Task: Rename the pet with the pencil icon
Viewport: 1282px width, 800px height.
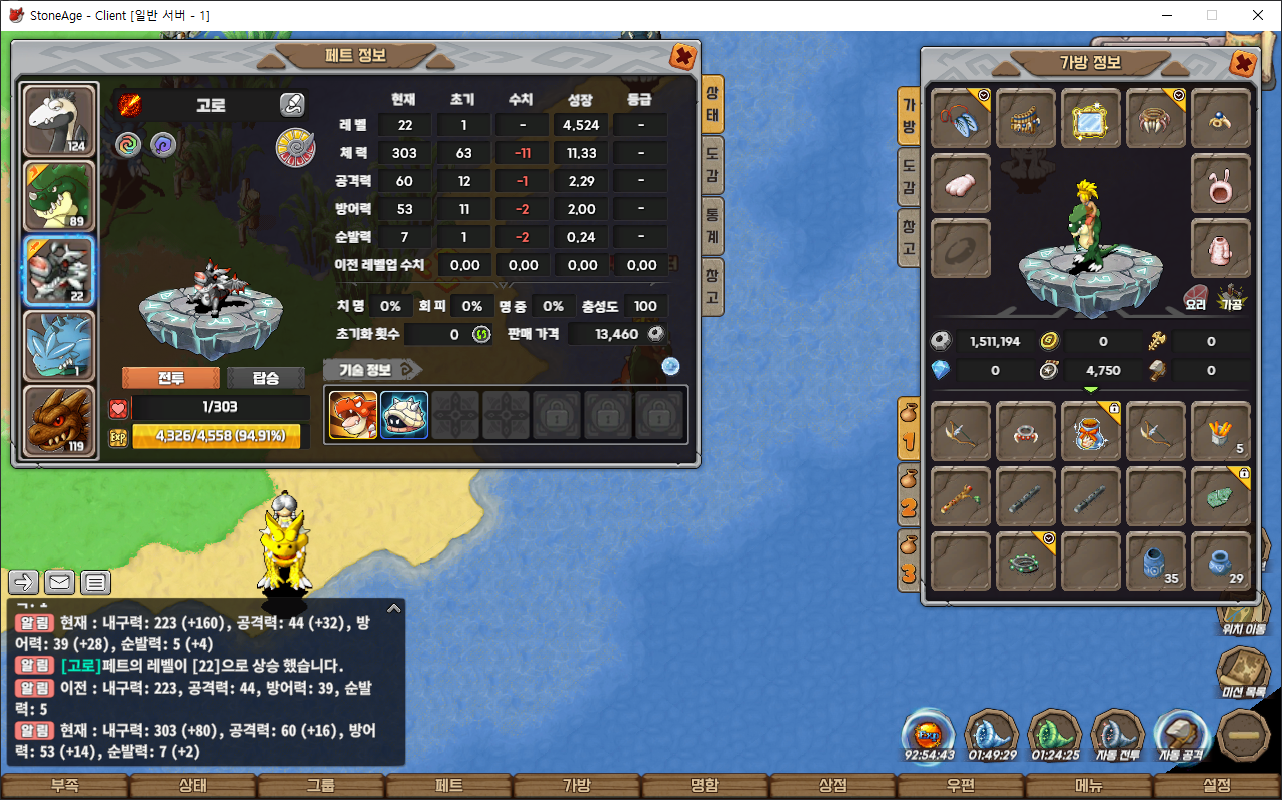Action: pyautogui.click(x=291, y=104)
